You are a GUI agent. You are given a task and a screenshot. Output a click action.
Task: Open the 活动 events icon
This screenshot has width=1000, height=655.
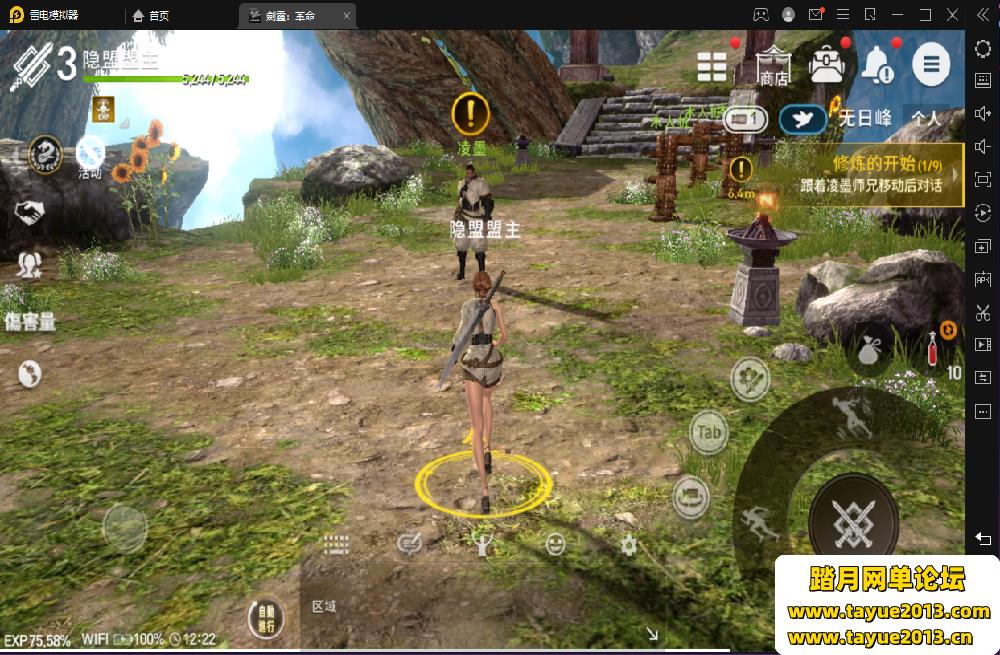click(90, 157)
